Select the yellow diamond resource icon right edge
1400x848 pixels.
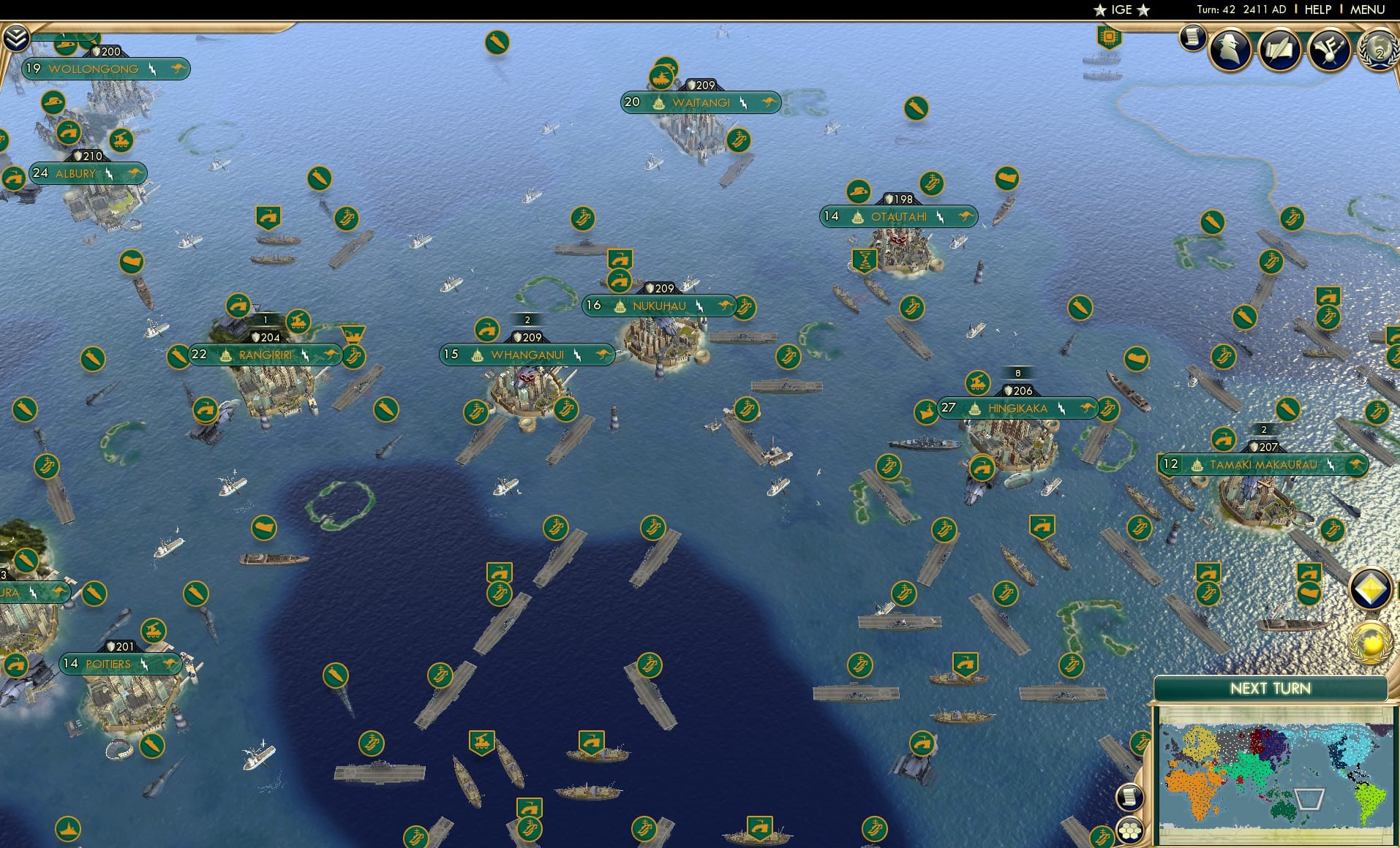tap(1370, 588)
